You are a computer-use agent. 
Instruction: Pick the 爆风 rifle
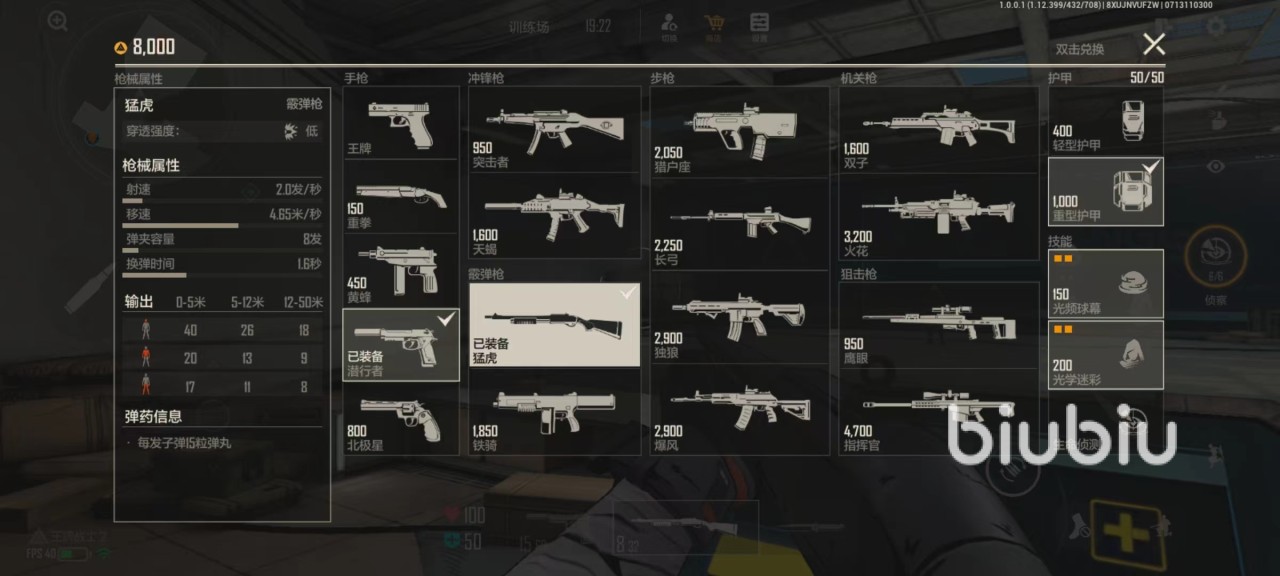click(739, 410)
